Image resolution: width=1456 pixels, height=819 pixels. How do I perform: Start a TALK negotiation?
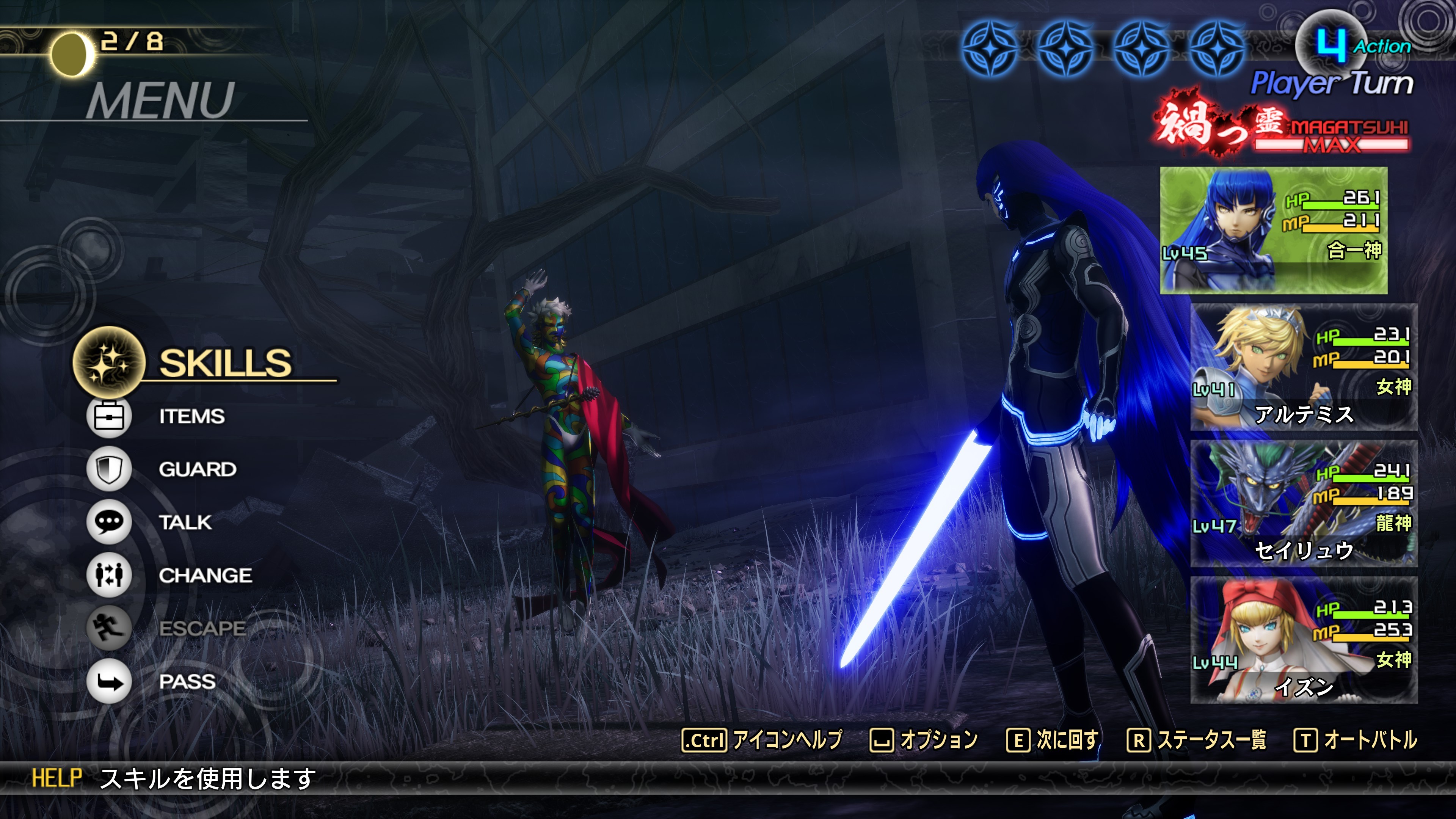tap(185, 522)
